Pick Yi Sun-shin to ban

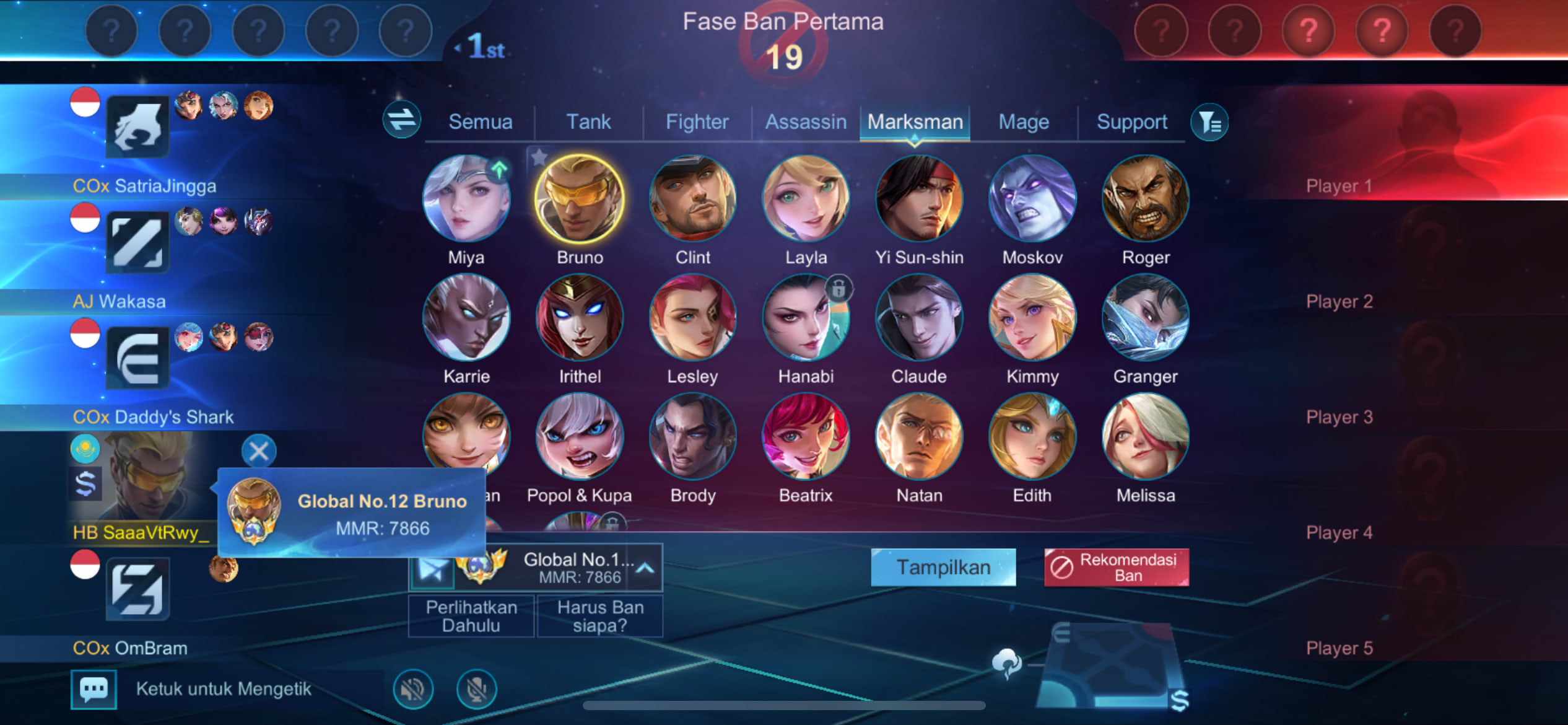tap(919, 199)
